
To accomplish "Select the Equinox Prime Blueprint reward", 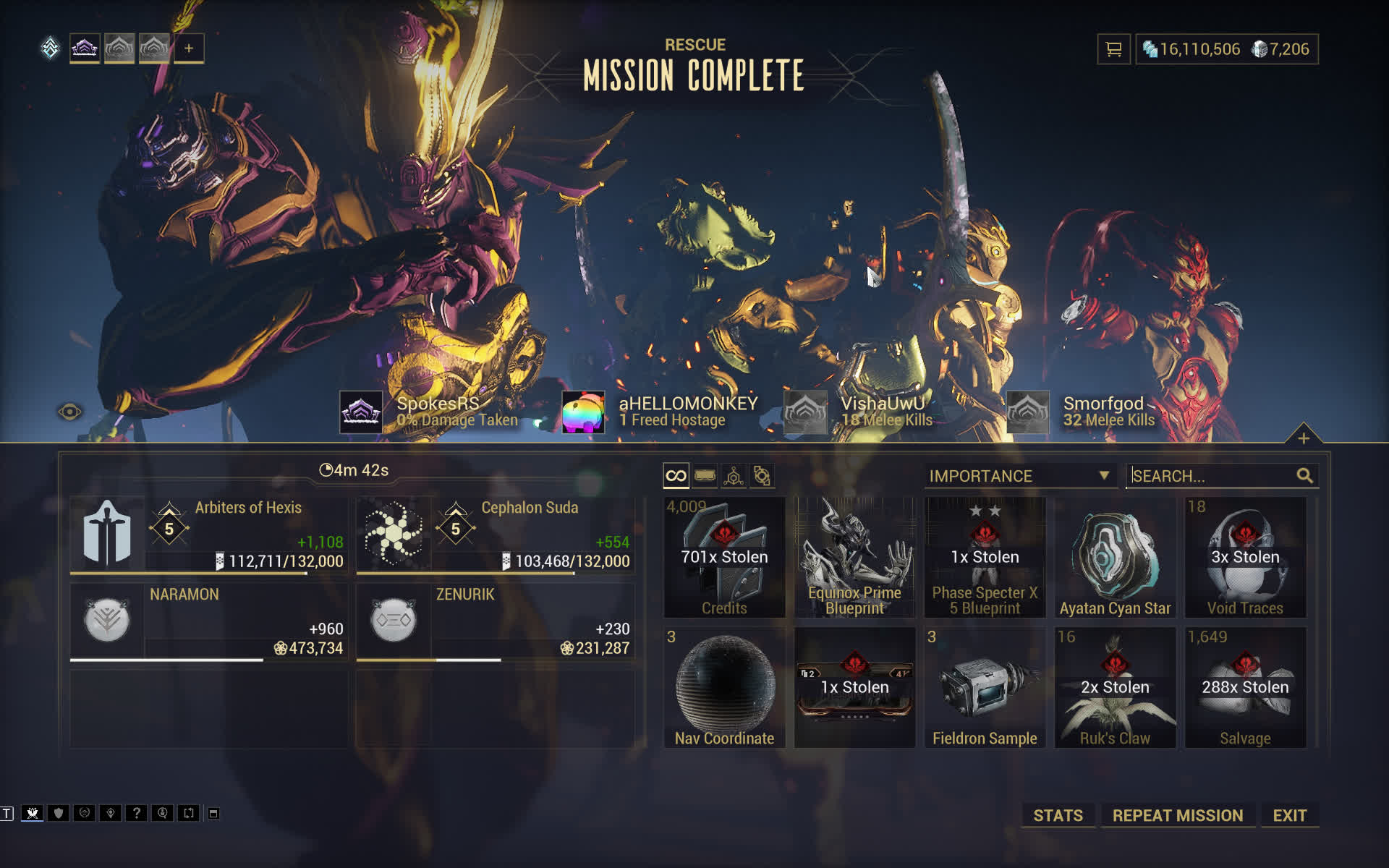I will (854, 557).
